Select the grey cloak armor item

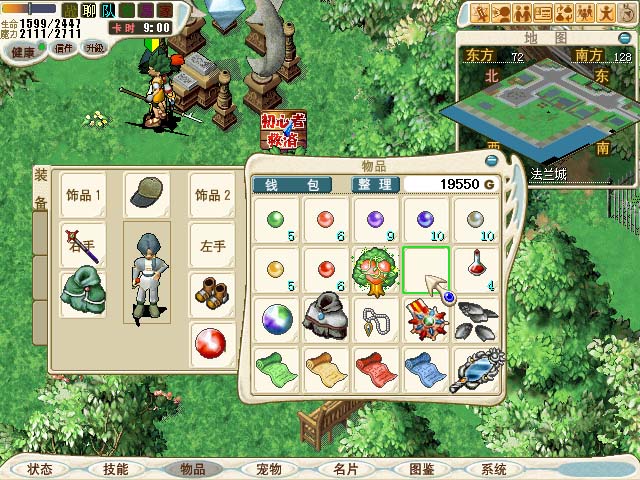[x=325, y=319]
